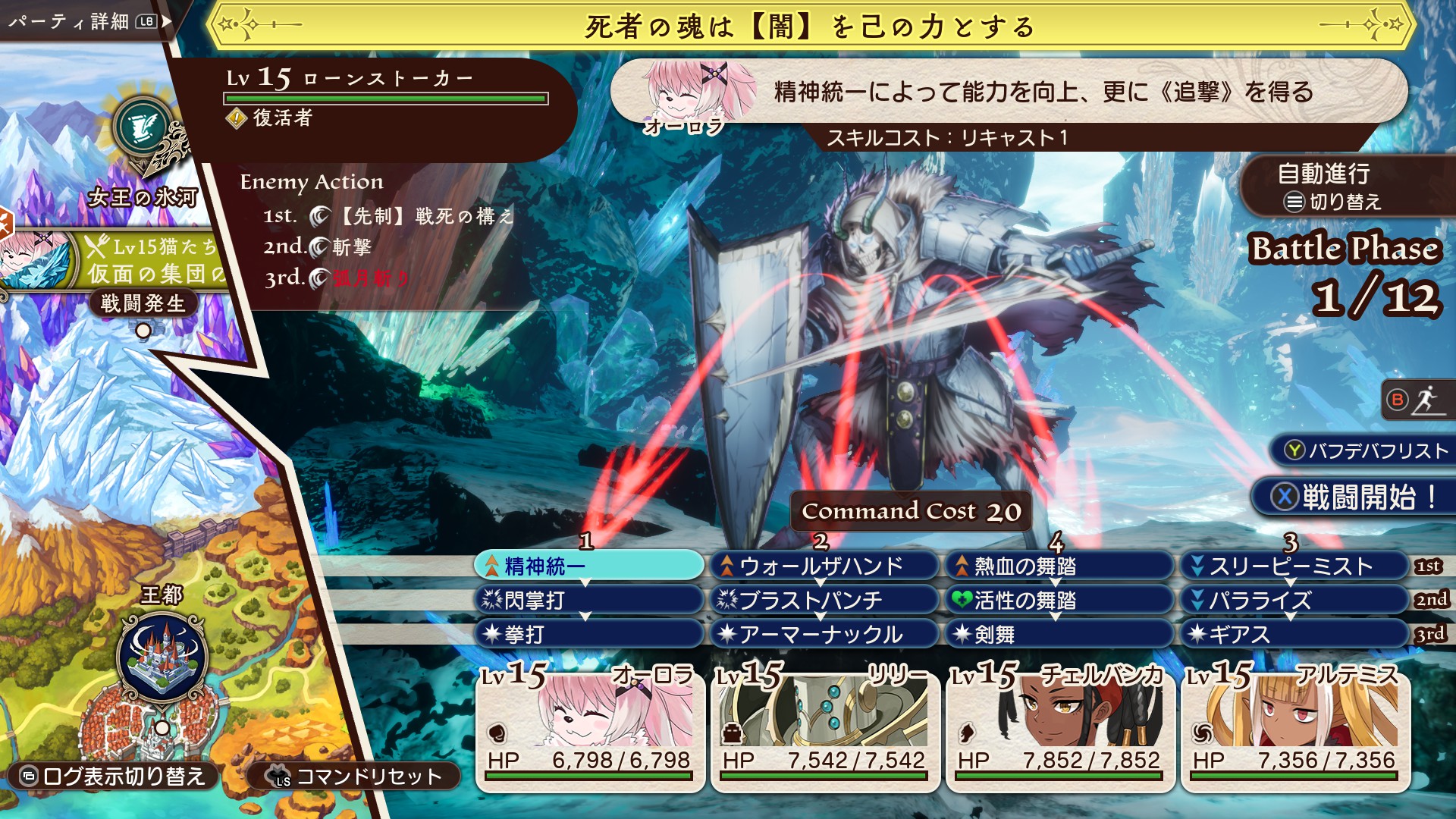Choose the ギアス skill

[x=1294, y=634]
